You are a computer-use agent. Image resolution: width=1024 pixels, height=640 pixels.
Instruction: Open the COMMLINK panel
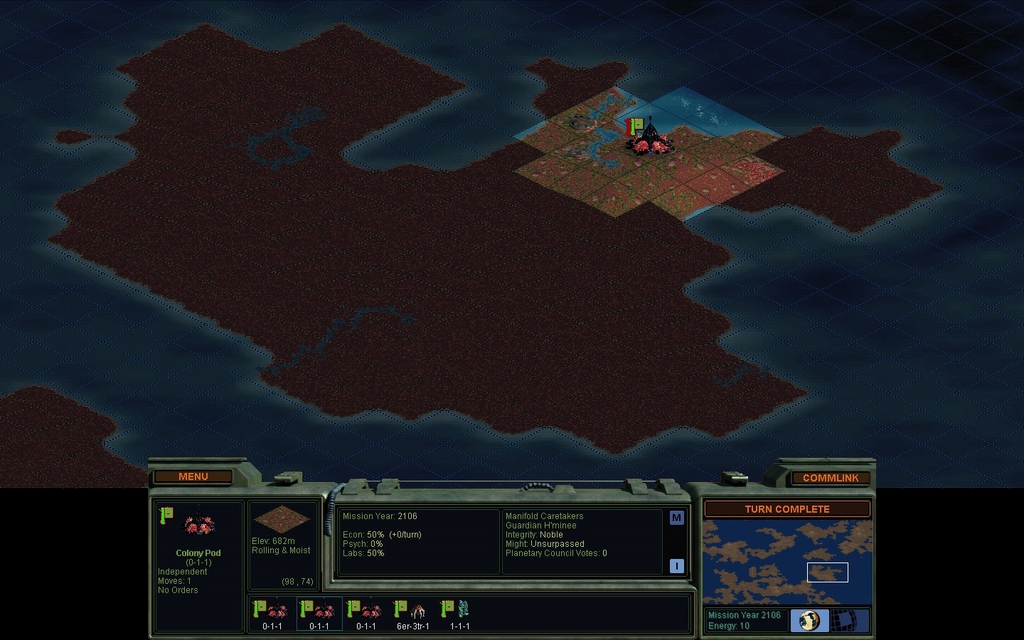(x=830, y=478)
